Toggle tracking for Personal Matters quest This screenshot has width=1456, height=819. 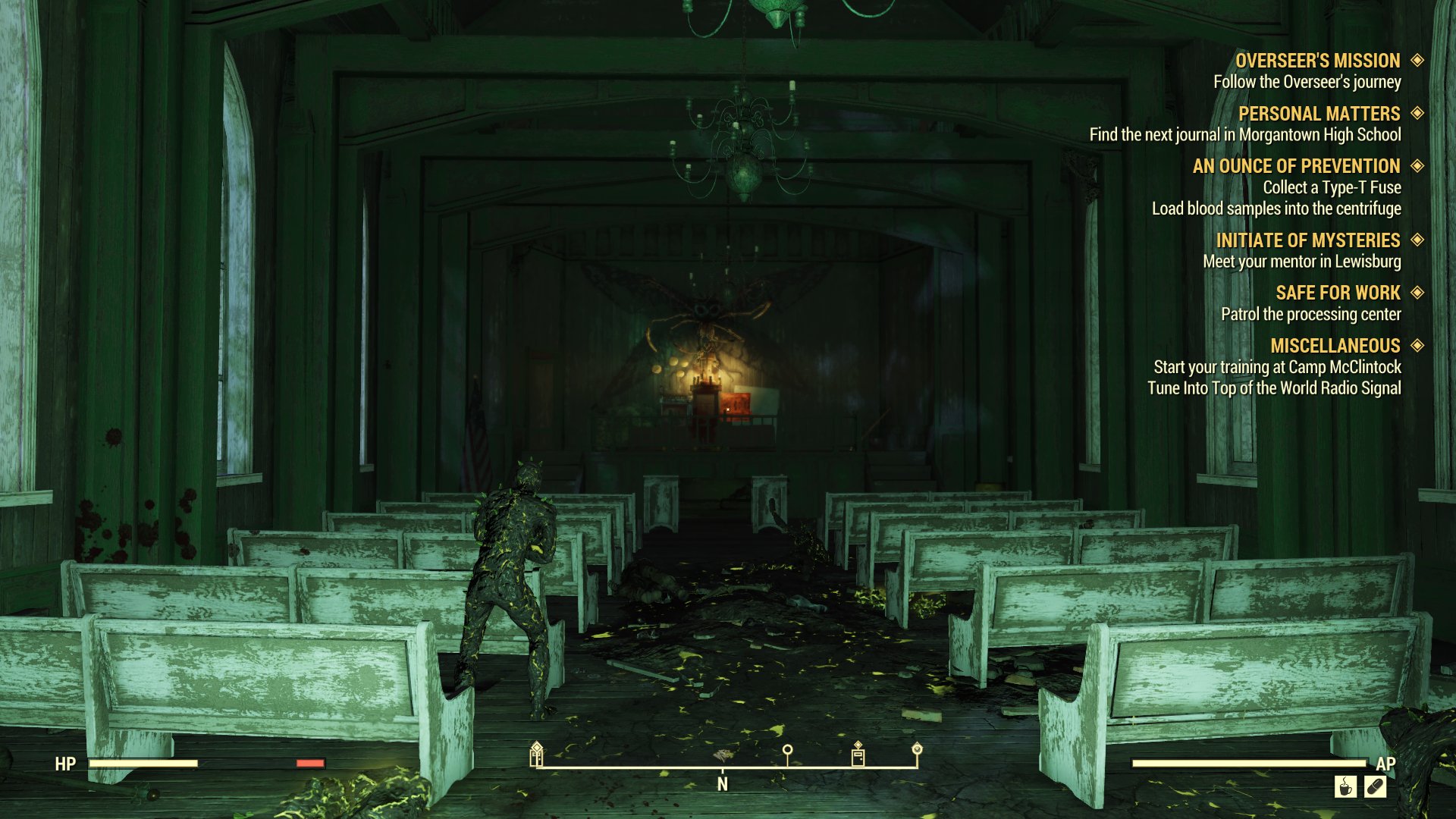[x=1417, y=114]
